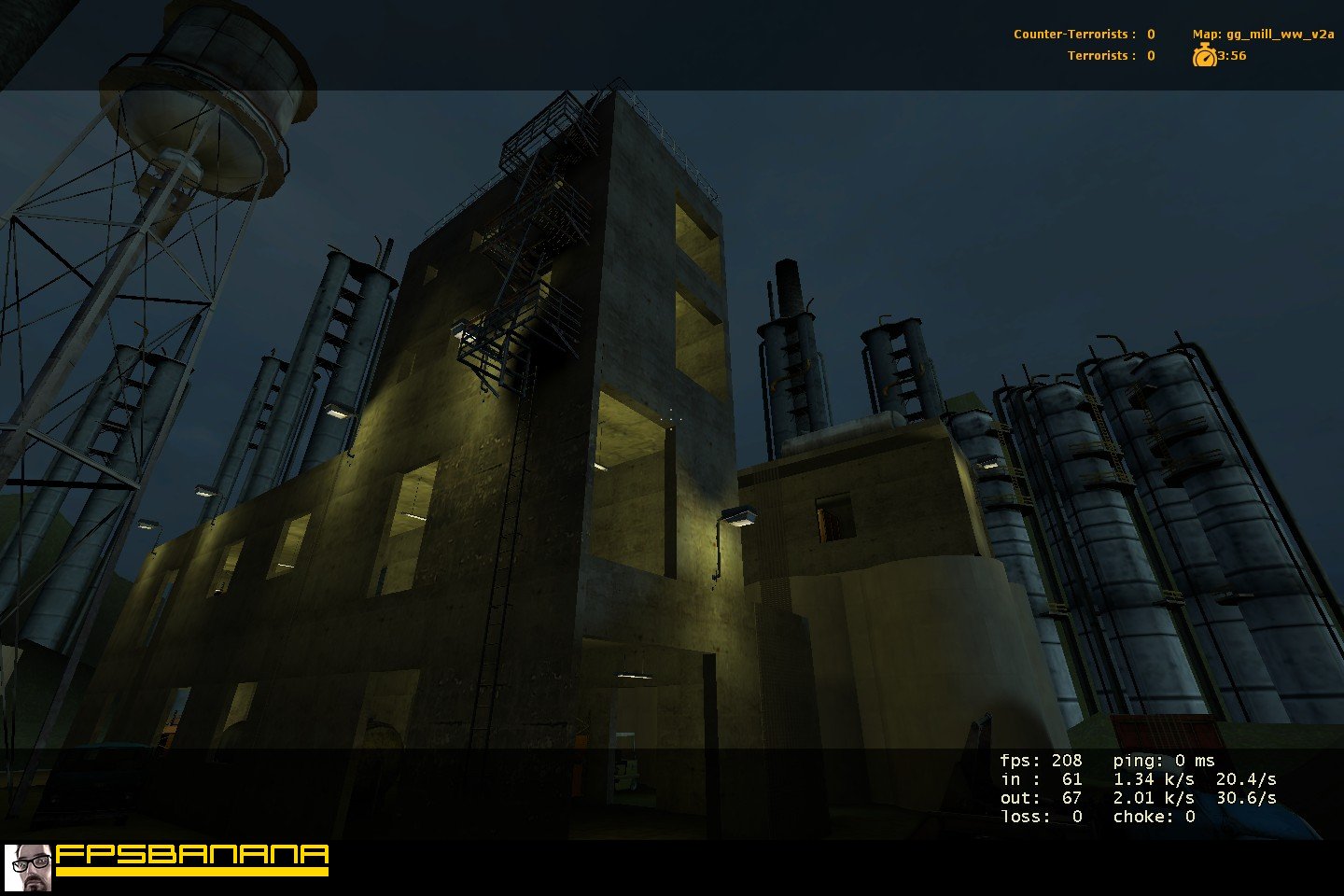
Task: Click the incoming bandwidth stat 1.34 k/s
Action: [x=1154, y=778]
